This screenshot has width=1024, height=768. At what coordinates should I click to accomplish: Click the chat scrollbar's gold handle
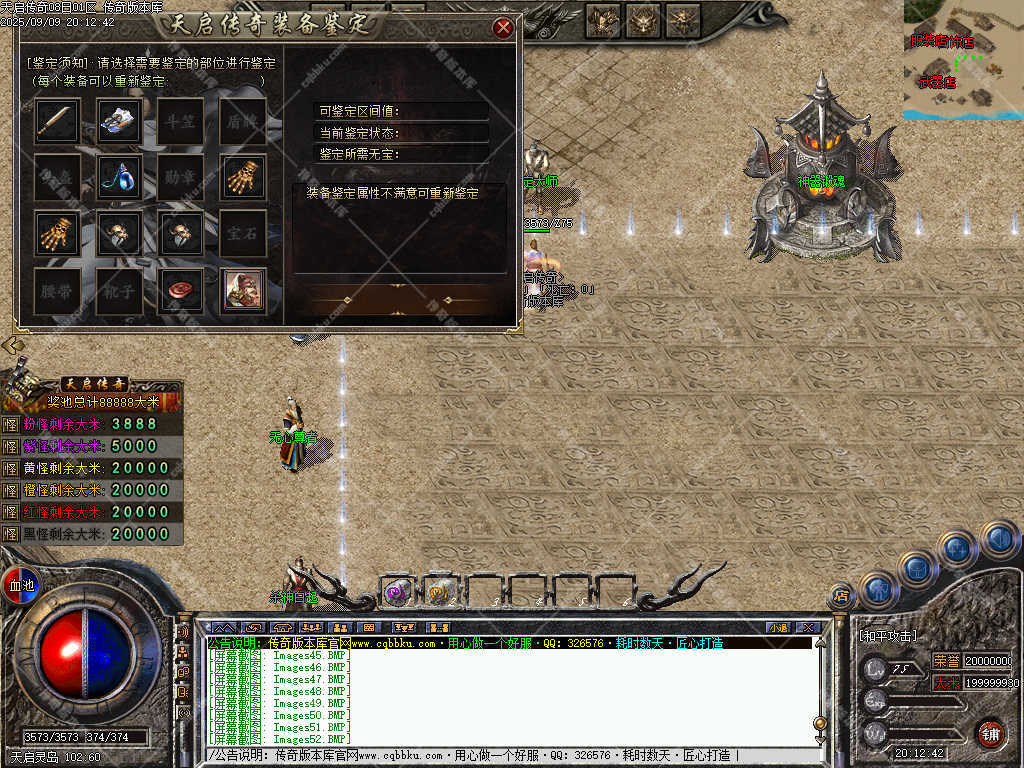(x=820, y=723)
